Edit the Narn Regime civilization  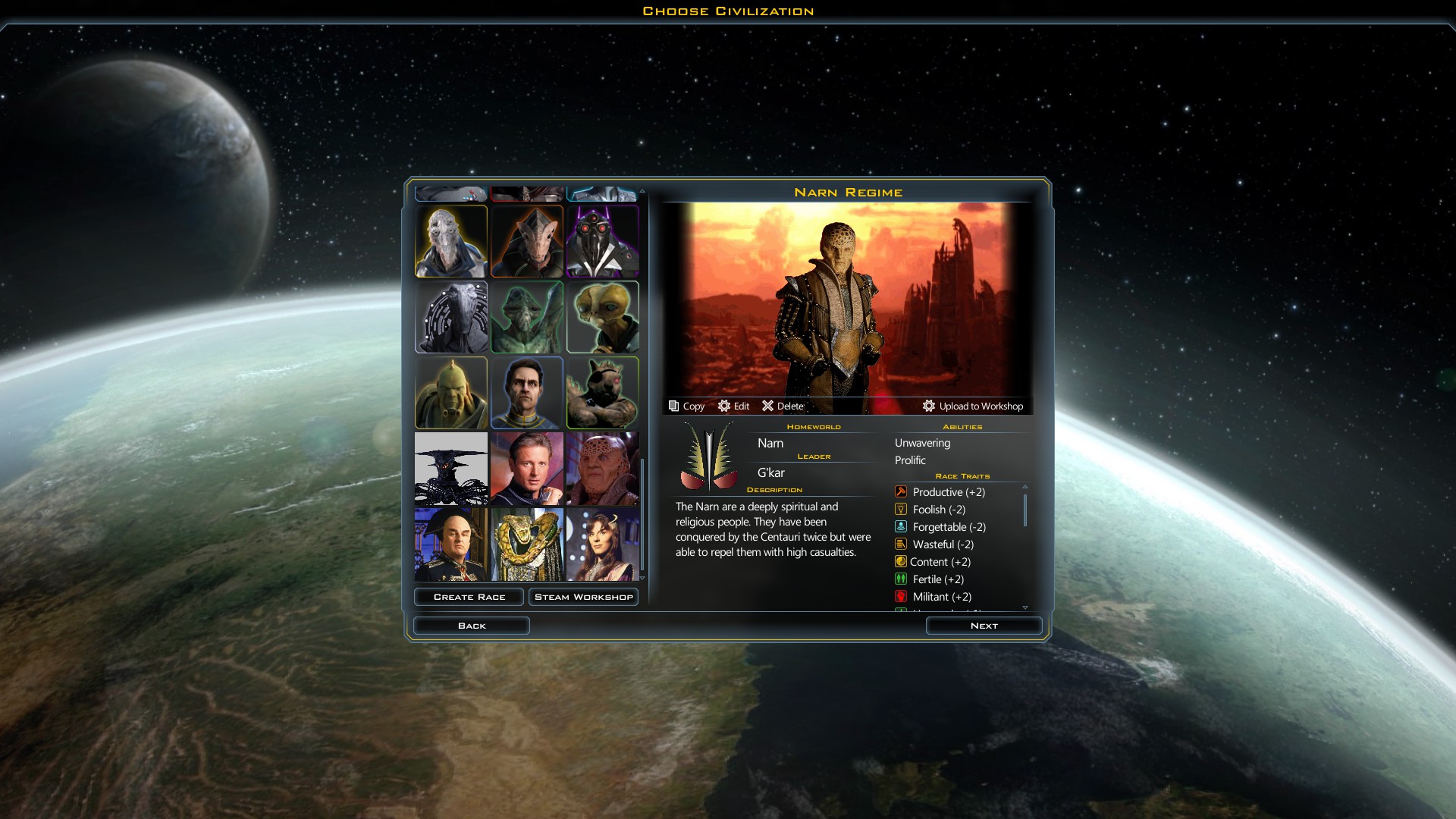tap(733, 406)
